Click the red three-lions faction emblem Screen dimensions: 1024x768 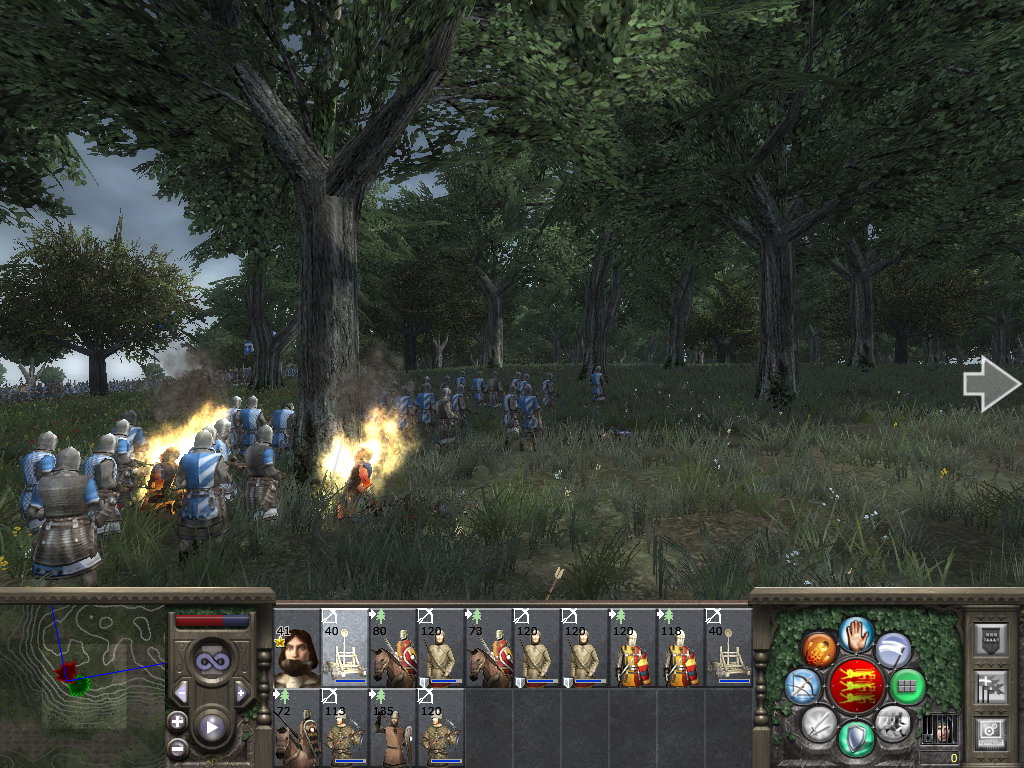point(856,686)
